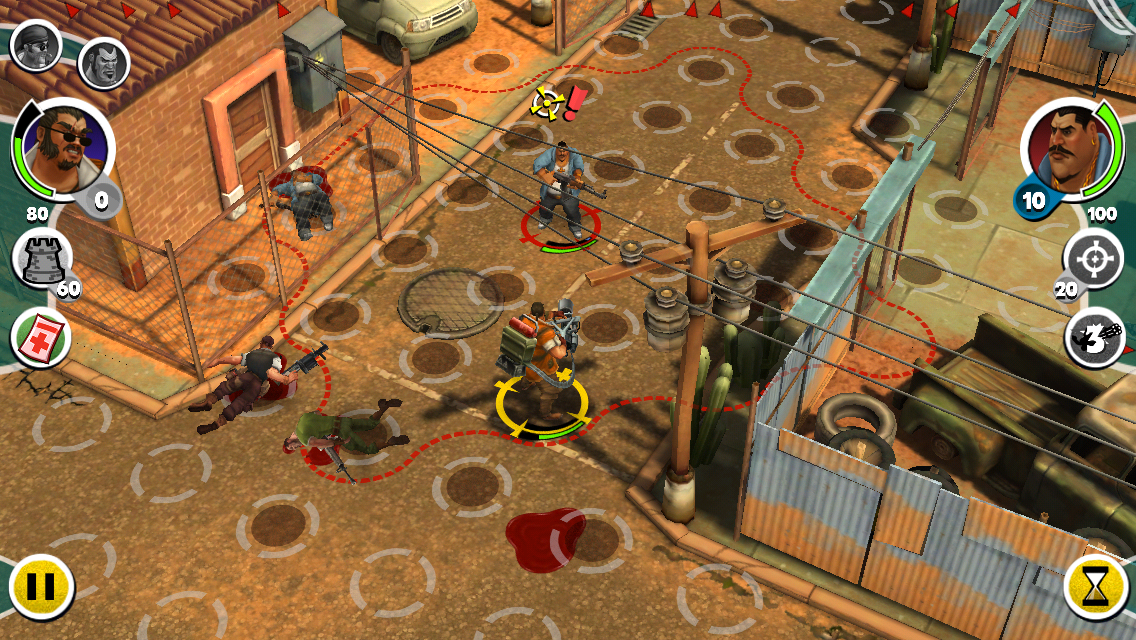The height and width of the screenshot is (640, 1136).
Task: Use the red cross medkit item
Action: [39, 337]
